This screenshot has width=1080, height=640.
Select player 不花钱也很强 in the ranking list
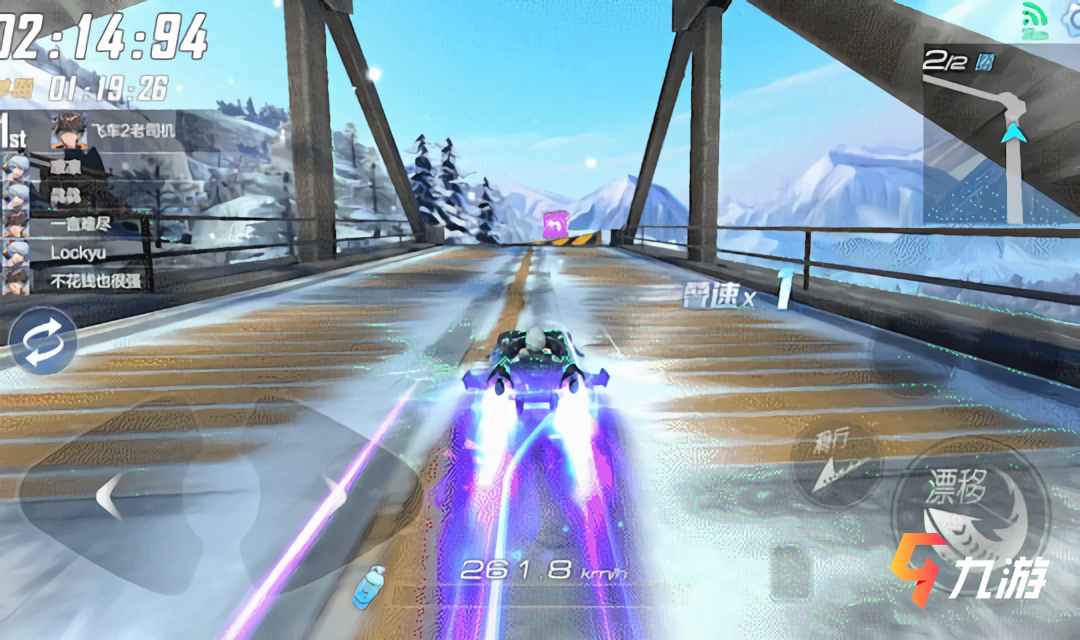(x=95, y=280)
